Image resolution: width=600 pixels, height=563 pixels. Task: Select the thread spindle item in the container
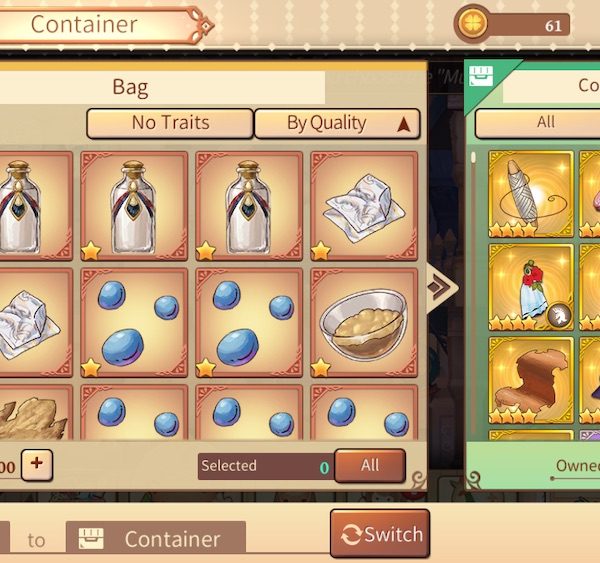[x=530, y=194]
